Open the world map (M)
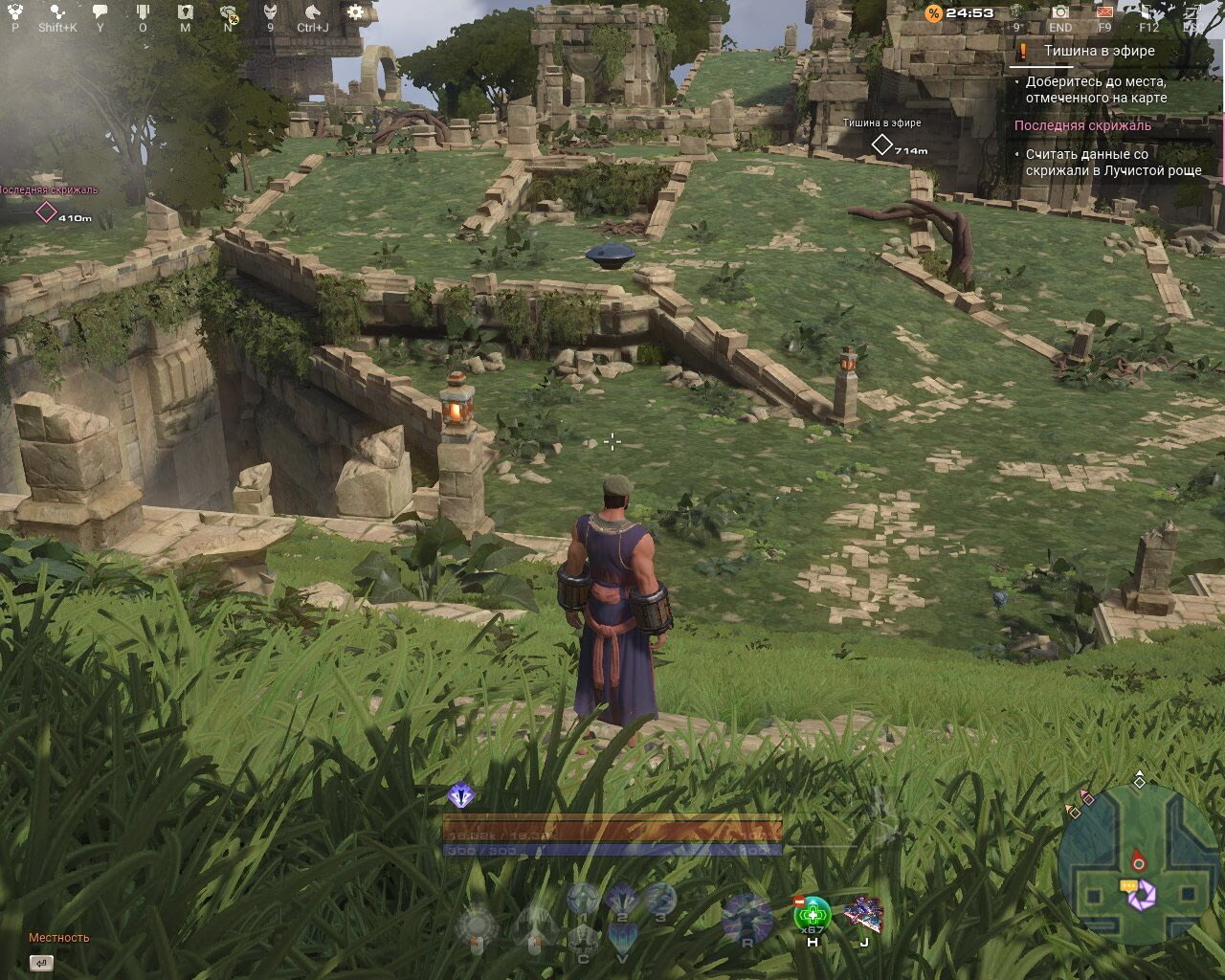This screenshot has width=1225, height=980. (x=185, y=10)
